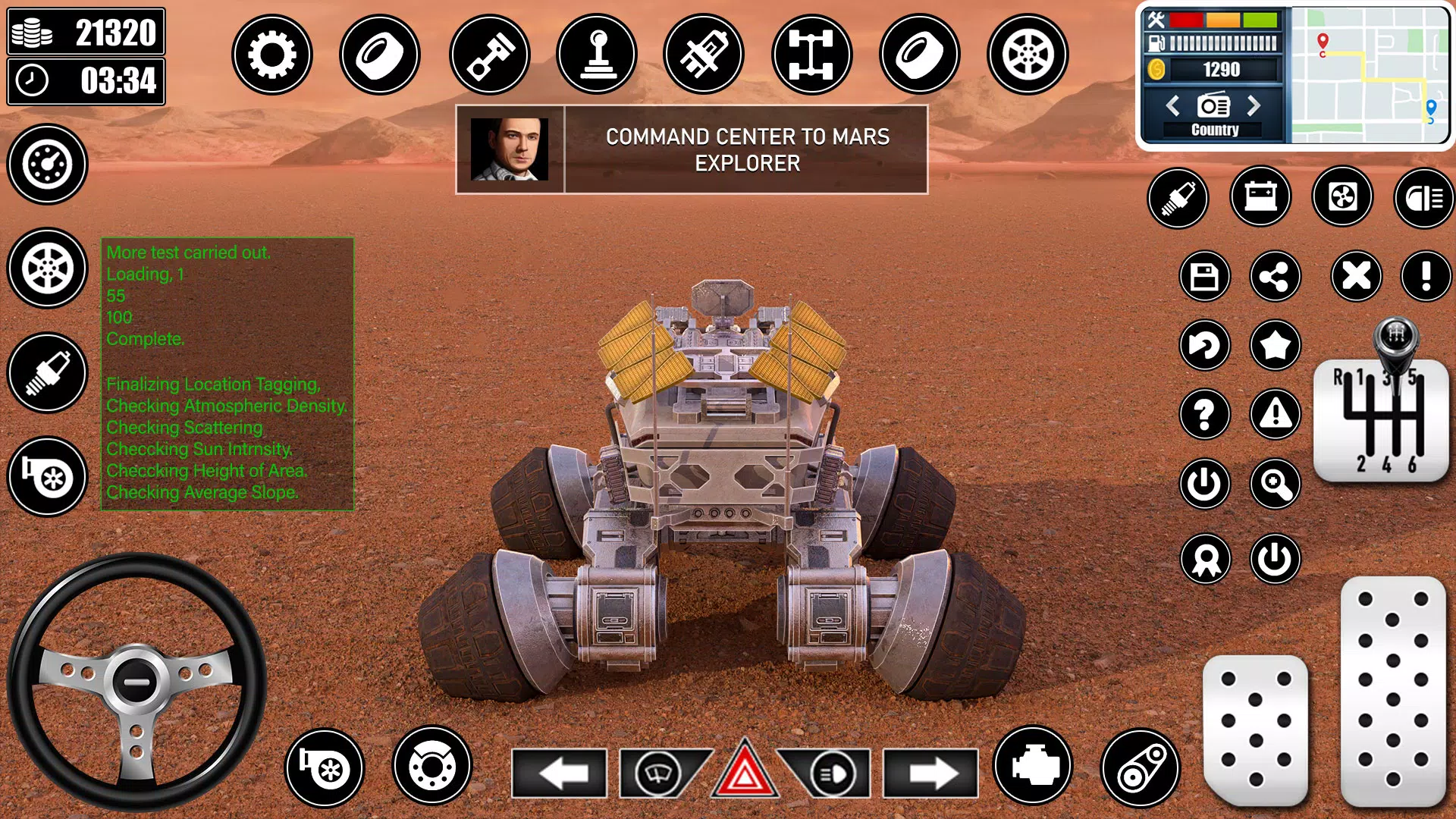Viewport: 1456px width, 819px height.
Task: Click the magnifying glass search button
Action: tap(1275, 484)
